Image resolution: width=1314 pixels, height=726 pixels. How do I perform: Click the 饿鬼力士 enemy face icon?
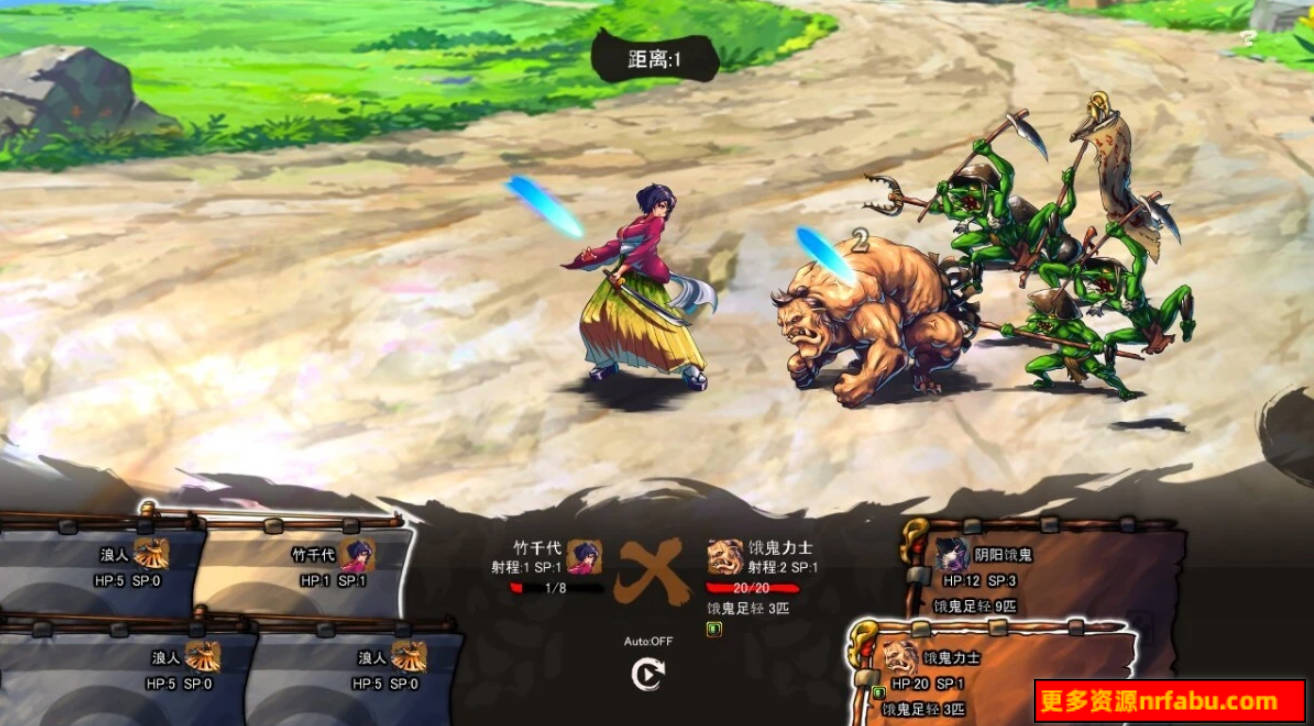723,558
